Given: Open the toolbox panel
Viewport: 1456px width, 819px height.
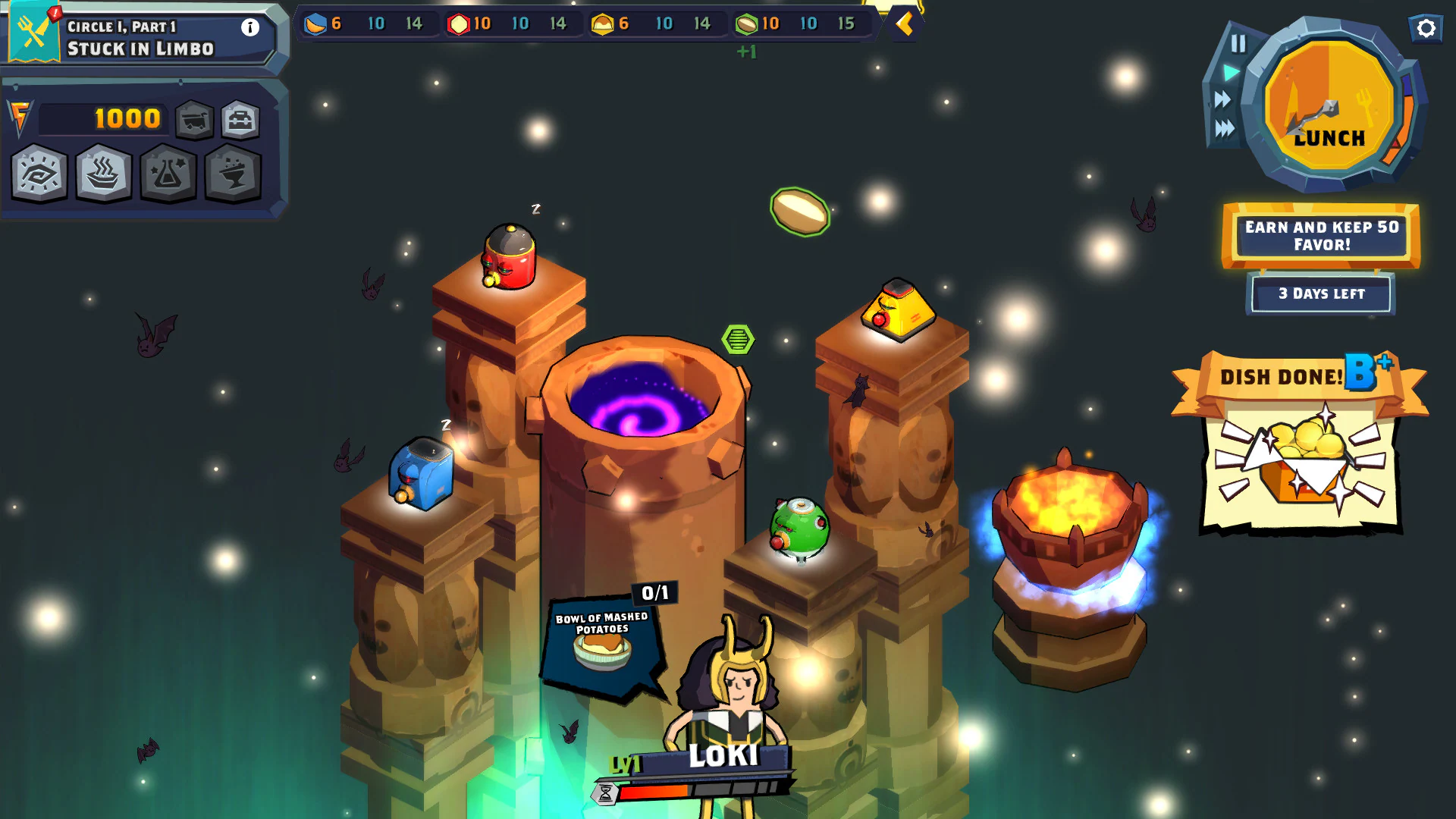Looking at the screenshot, I should pyautogui.click(x=239, y=119).
